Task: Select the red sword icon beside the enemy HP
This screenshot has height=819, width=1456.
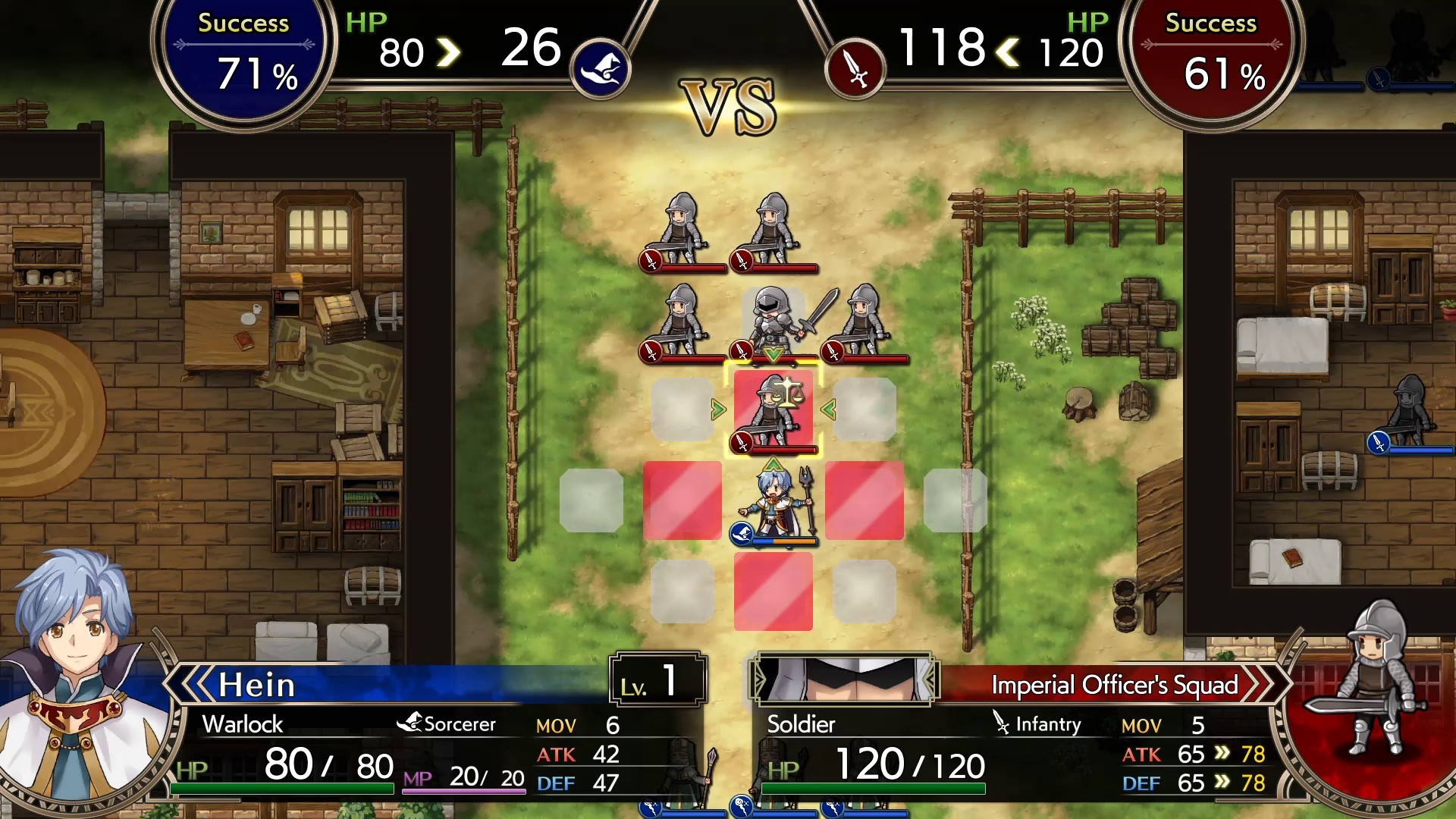Action: [x=855, y=68]
